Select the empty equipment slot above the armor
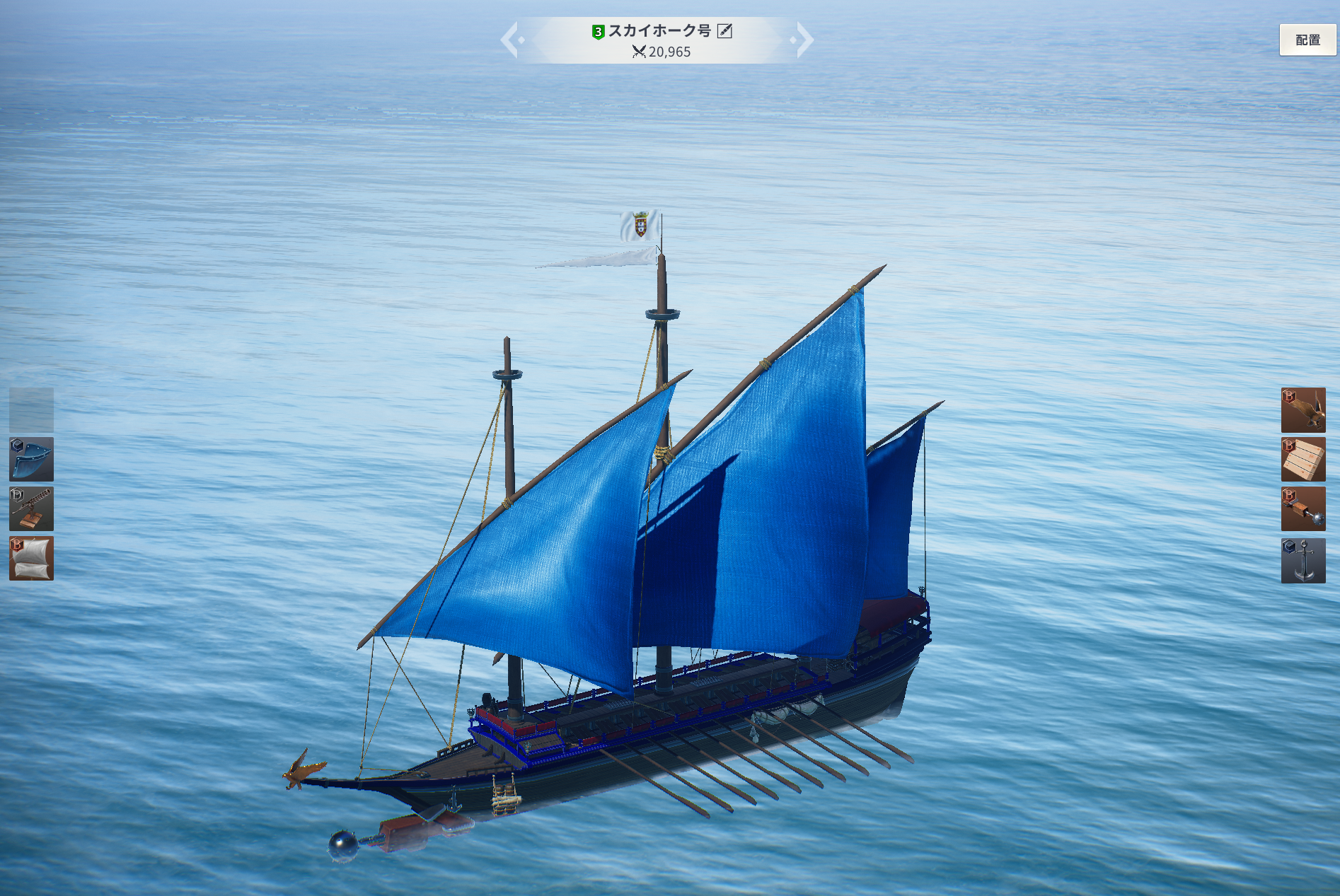Screen dimensions: 1340x896 click(31, 409)
